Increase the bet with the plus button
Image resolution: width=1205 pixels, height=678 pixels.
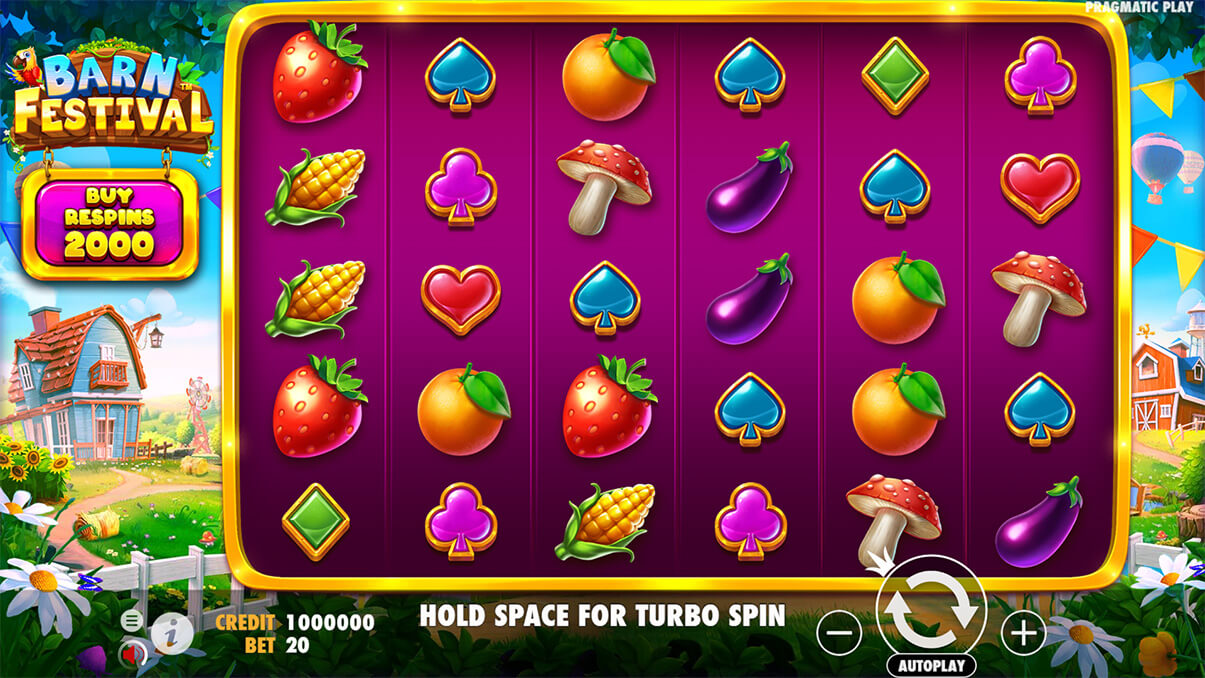pos(1022,632)
